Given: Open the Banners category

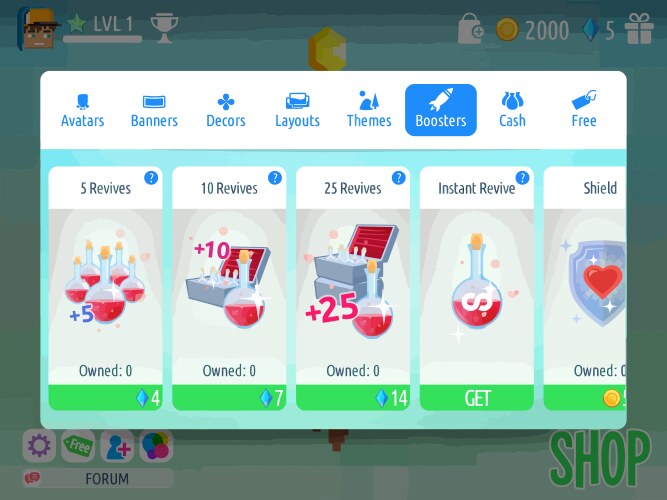Looking at the screenshot, I should point(154,110).
